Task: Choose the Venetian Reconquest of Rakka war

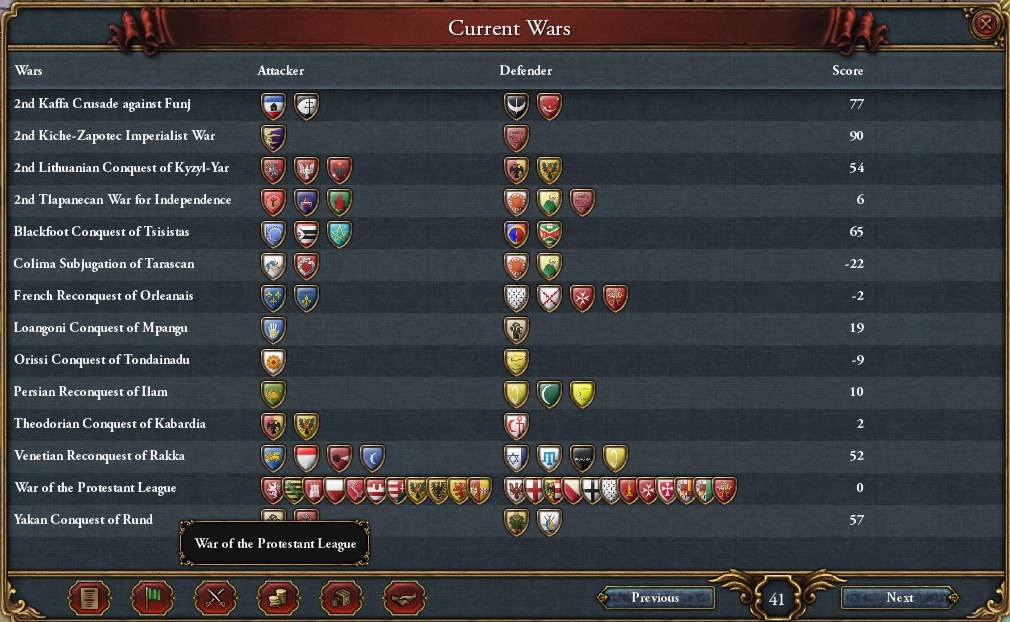Action: click(x=99, y=456)
